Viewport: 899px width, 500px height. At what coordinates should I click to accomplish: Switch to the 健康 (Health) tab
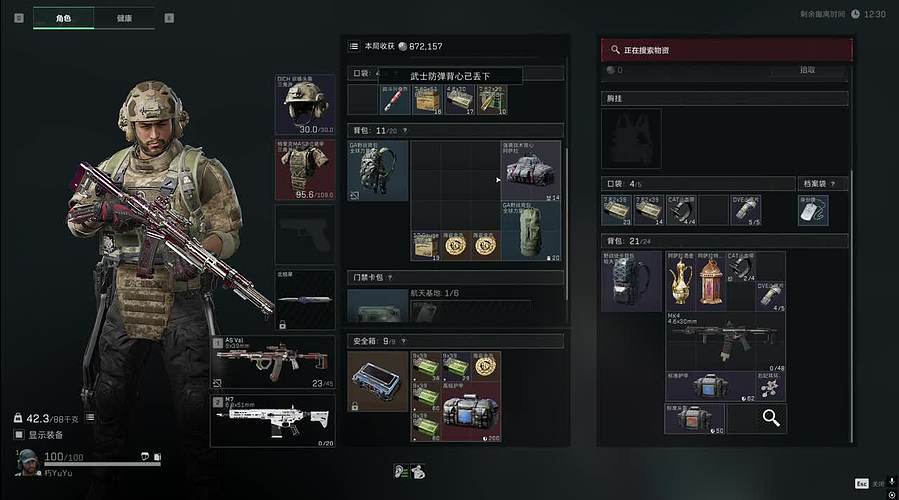124,18
